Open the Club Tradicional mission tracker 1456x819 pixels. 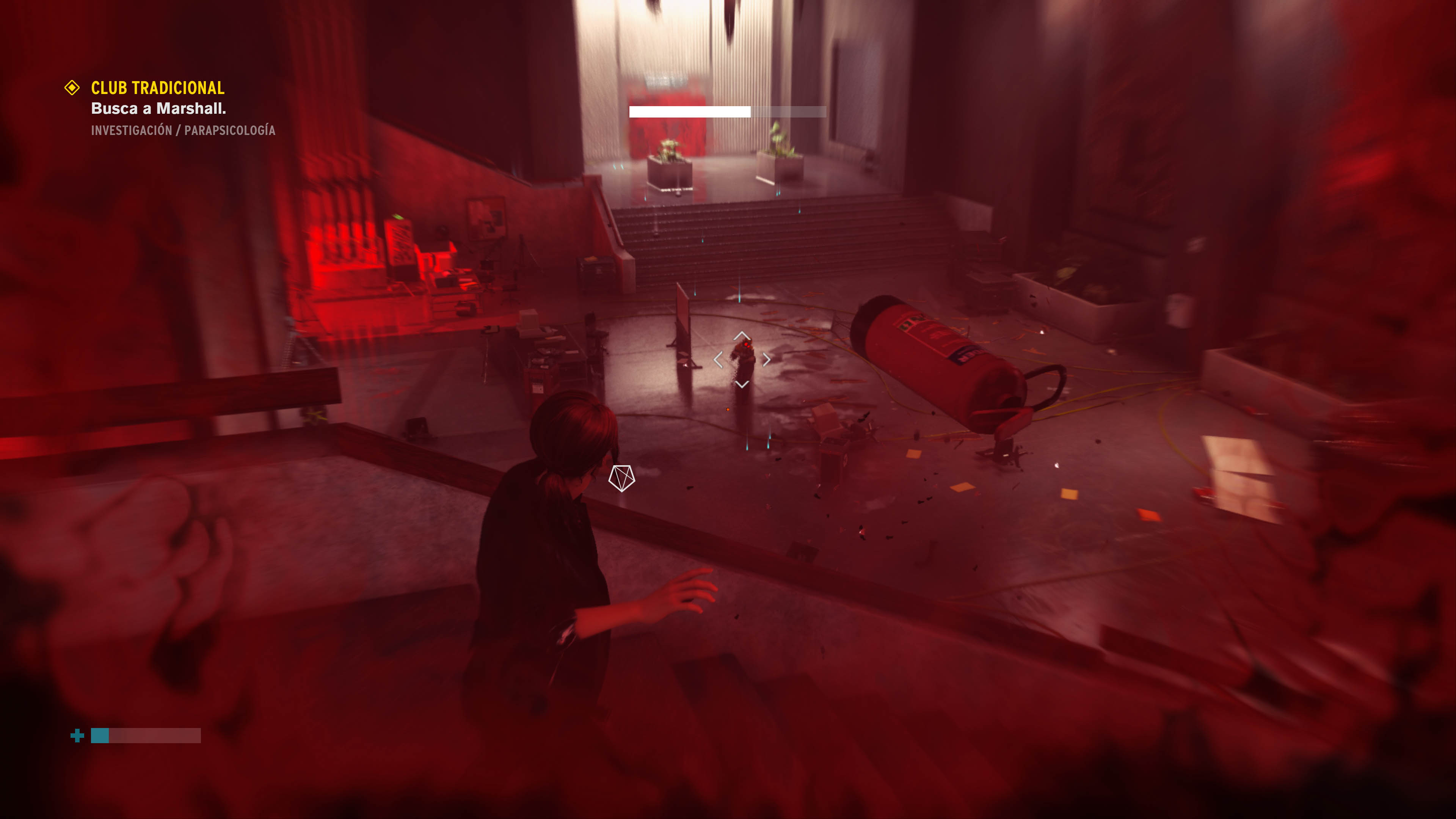[158, 88]
